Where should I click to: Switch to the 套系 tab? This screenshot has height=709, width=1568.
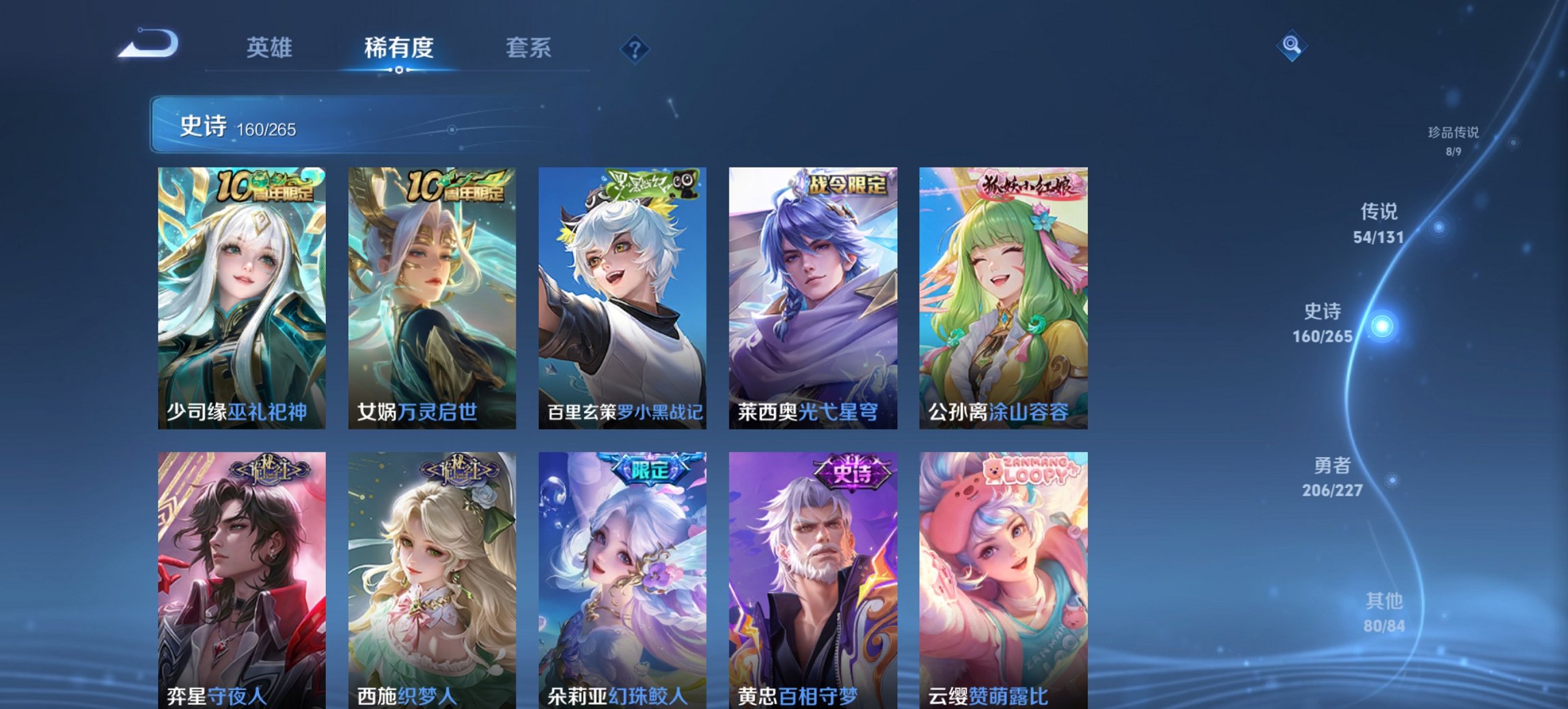pyautogui.click(x=529, y=48)
